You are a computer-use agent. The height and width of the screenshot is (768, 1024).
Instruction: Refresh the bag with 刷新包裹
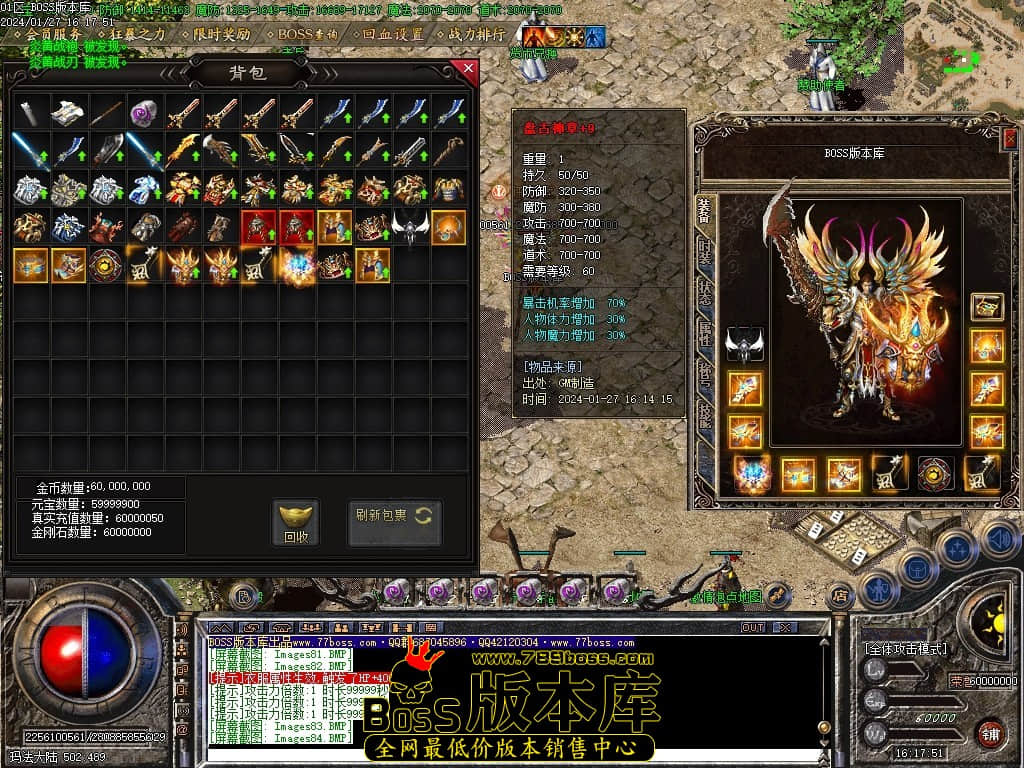(394, 516)
